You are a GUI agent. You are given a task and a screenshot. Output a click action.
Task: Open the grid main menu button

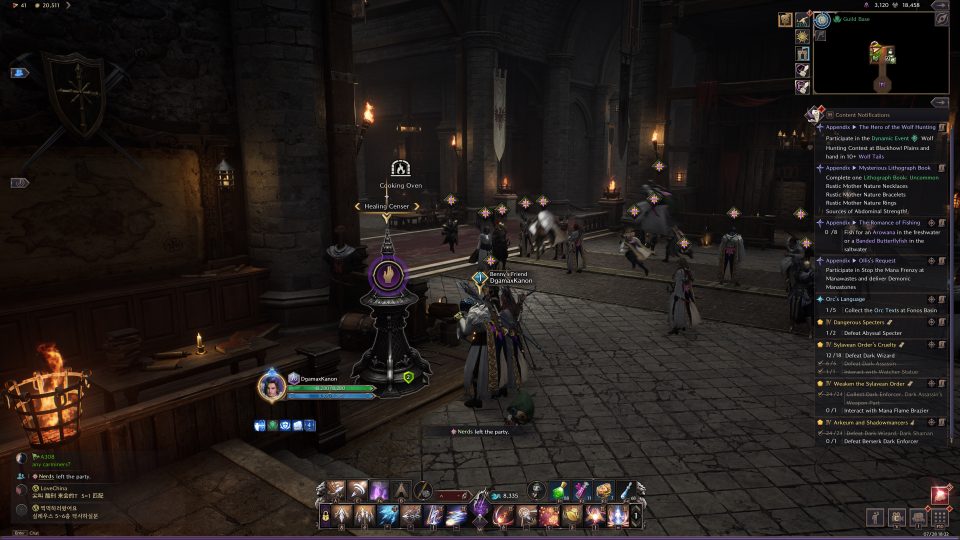click(x=940, y=518)
